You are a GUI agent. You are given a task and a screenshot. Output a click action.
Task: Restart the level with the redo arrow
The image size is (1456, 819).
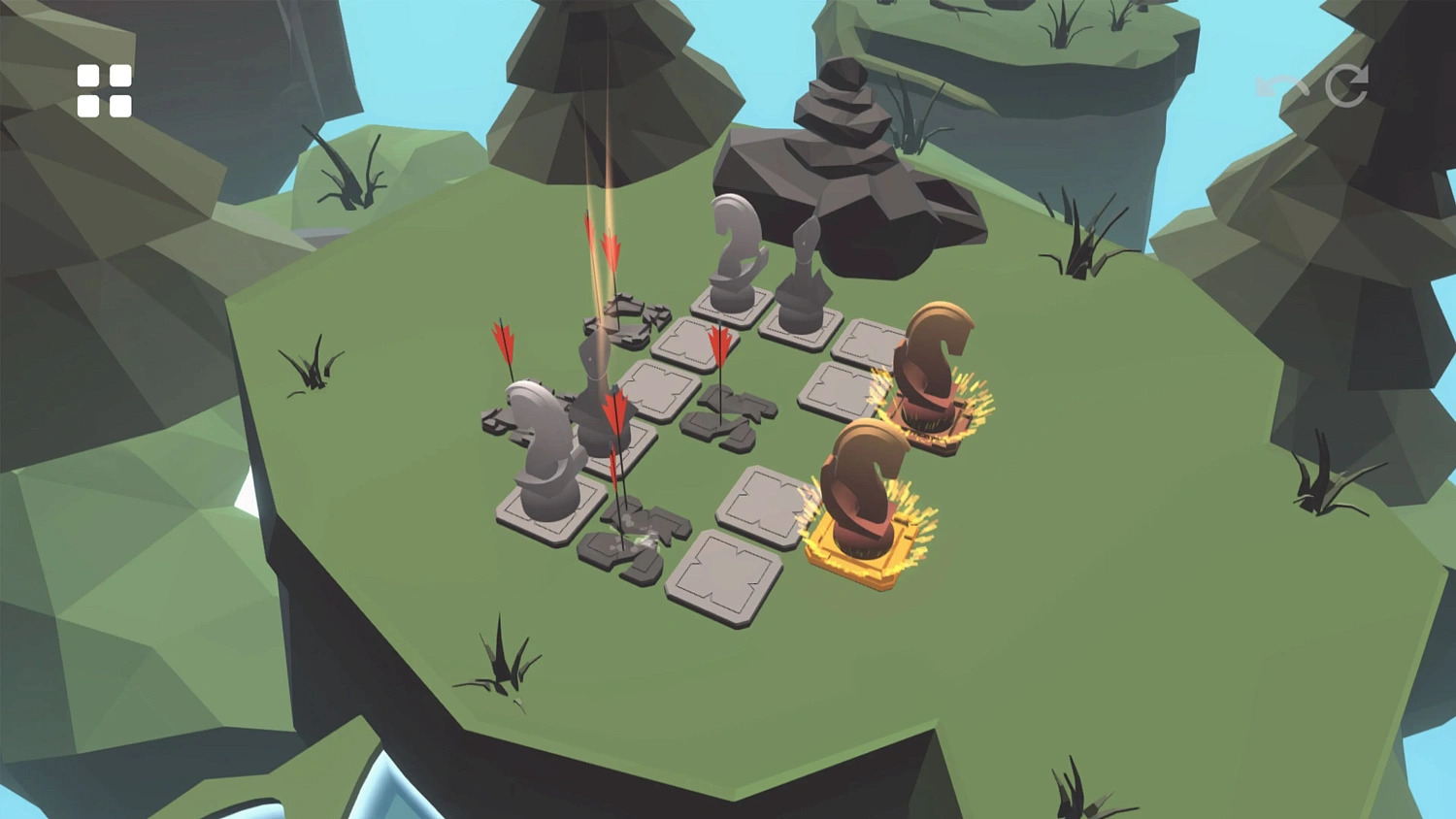click(1346, 87)
